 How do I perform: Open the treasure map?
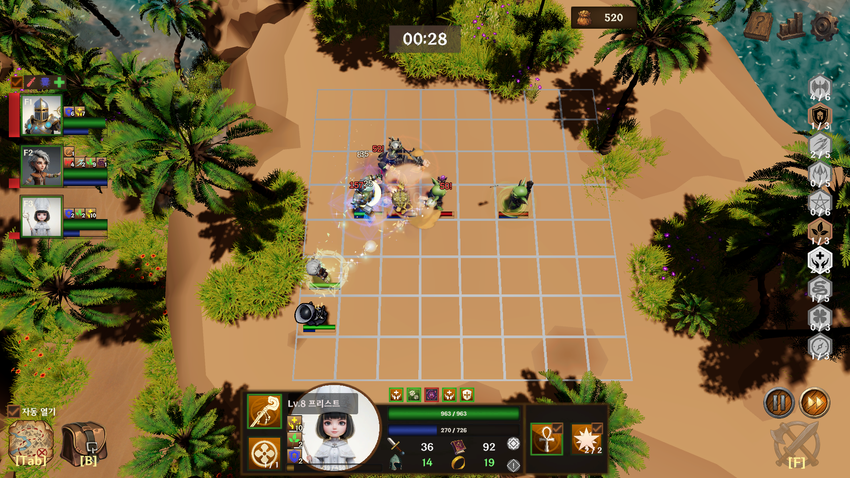tap(31, 441)
